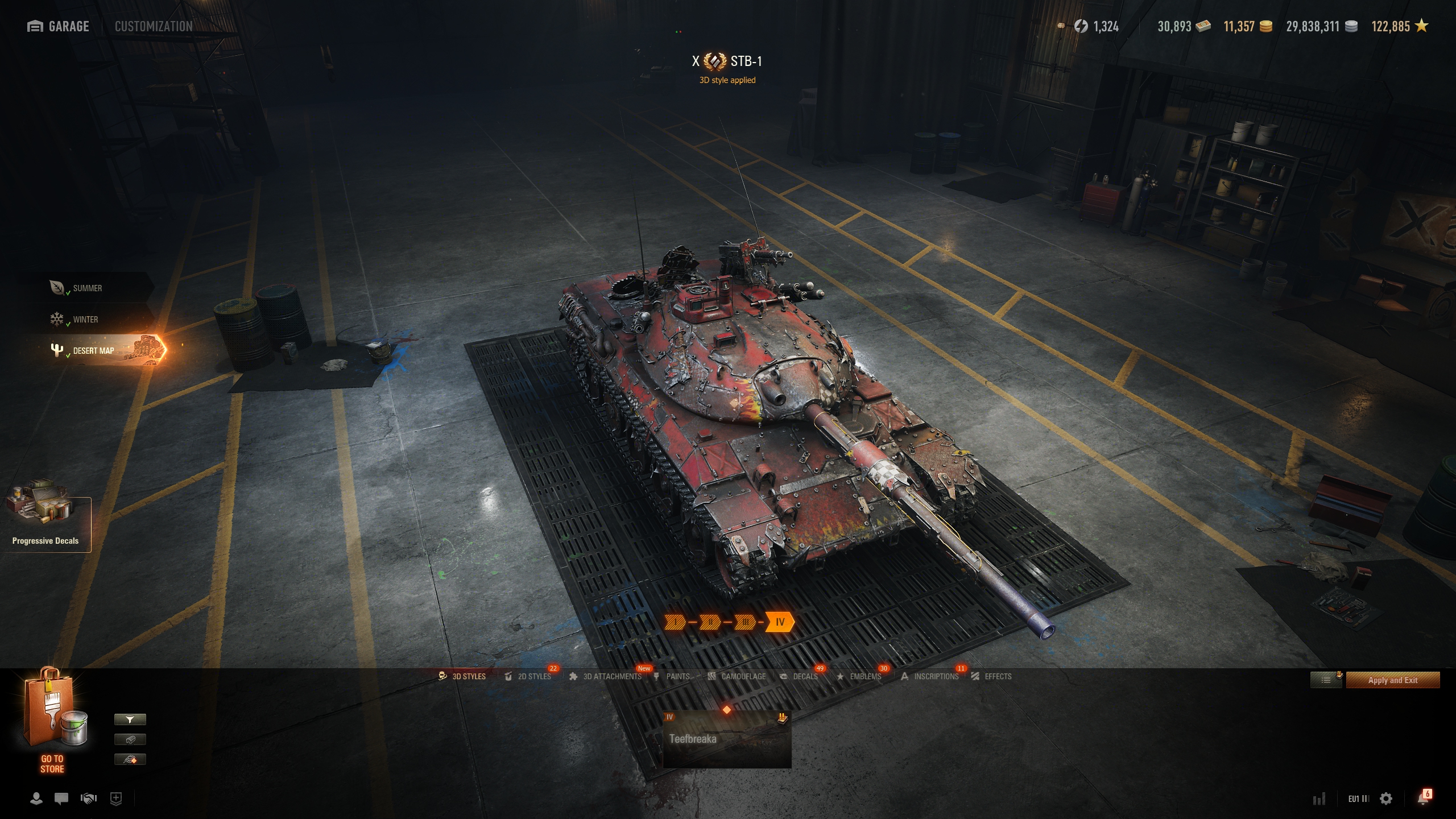
Task: Open the Decals tab
Action: pyautogui.click(x=799, y=676)
